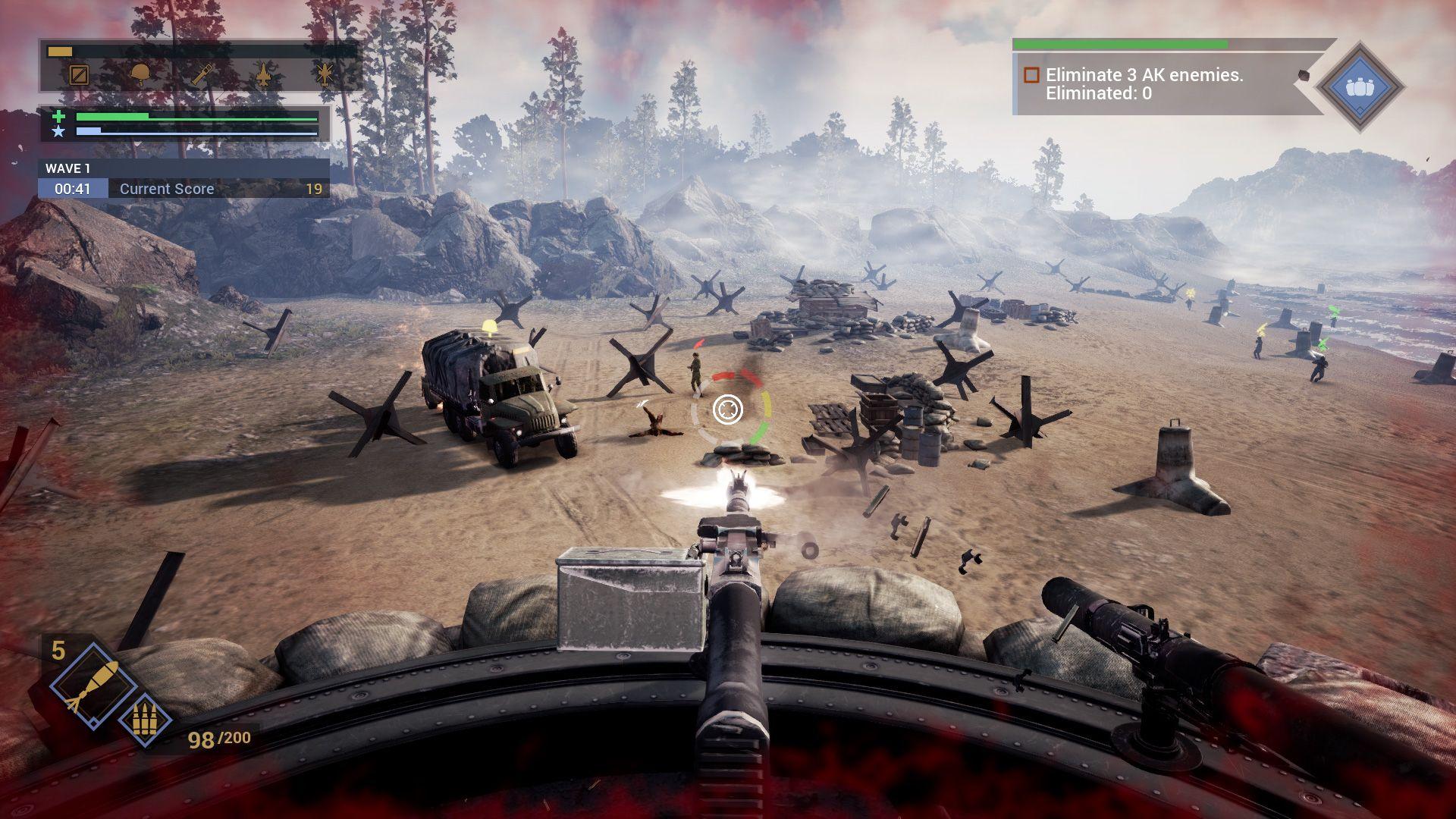Image resolution: width=1456 pixels, height=819 pixels.
Task: Toggle the yellow currency indicator
Action: (60, 51)
